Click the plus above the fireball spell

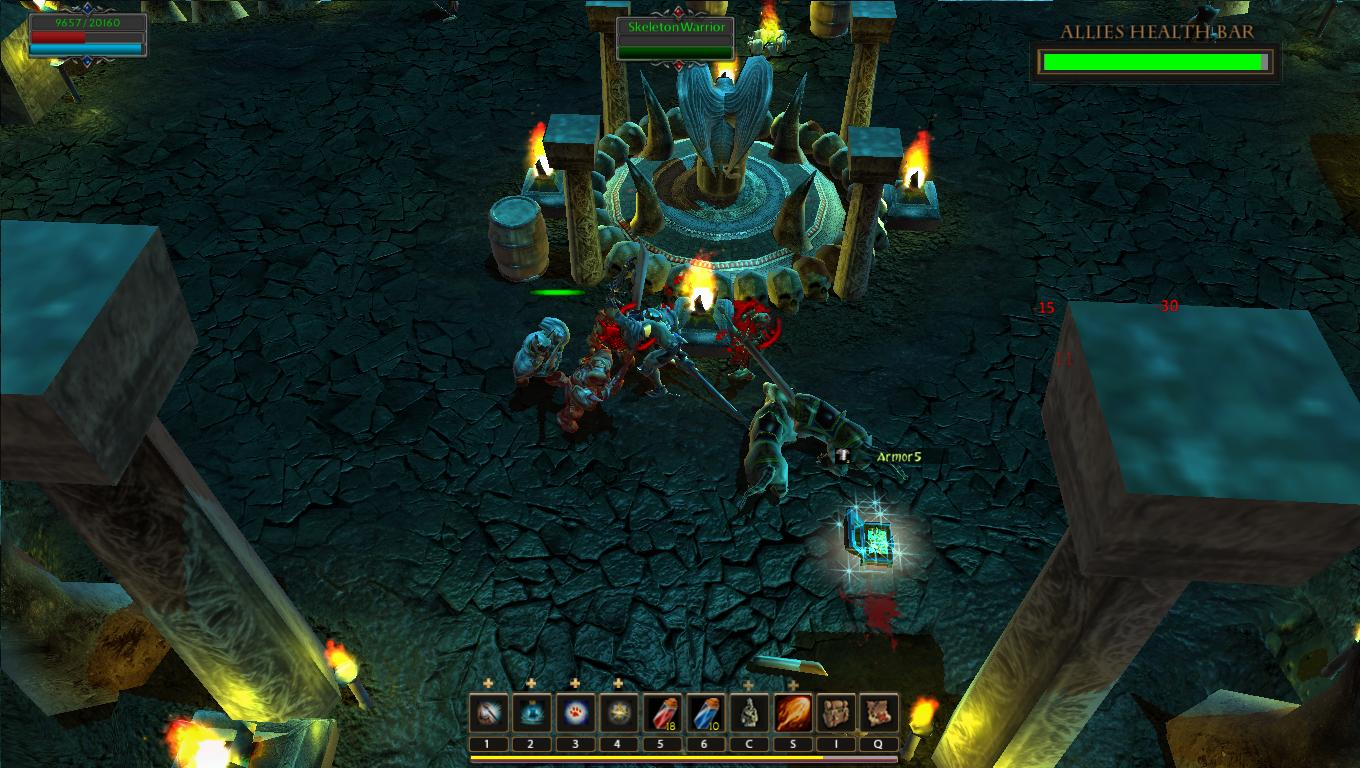[792, 684]
